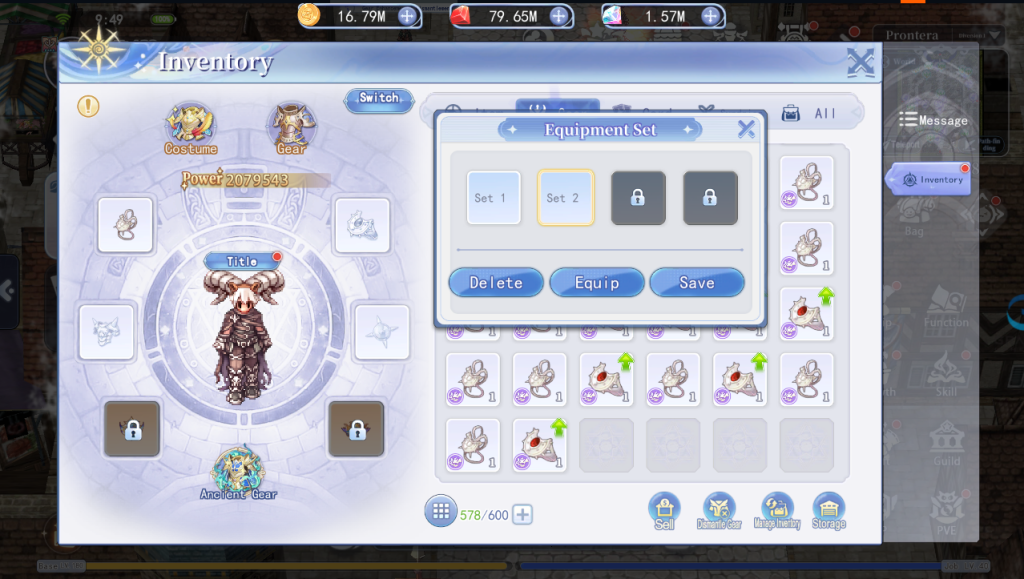1024x579 pixels.
Task: Expand inventory capacity with the plus button
Action: [x=522, y=515]
